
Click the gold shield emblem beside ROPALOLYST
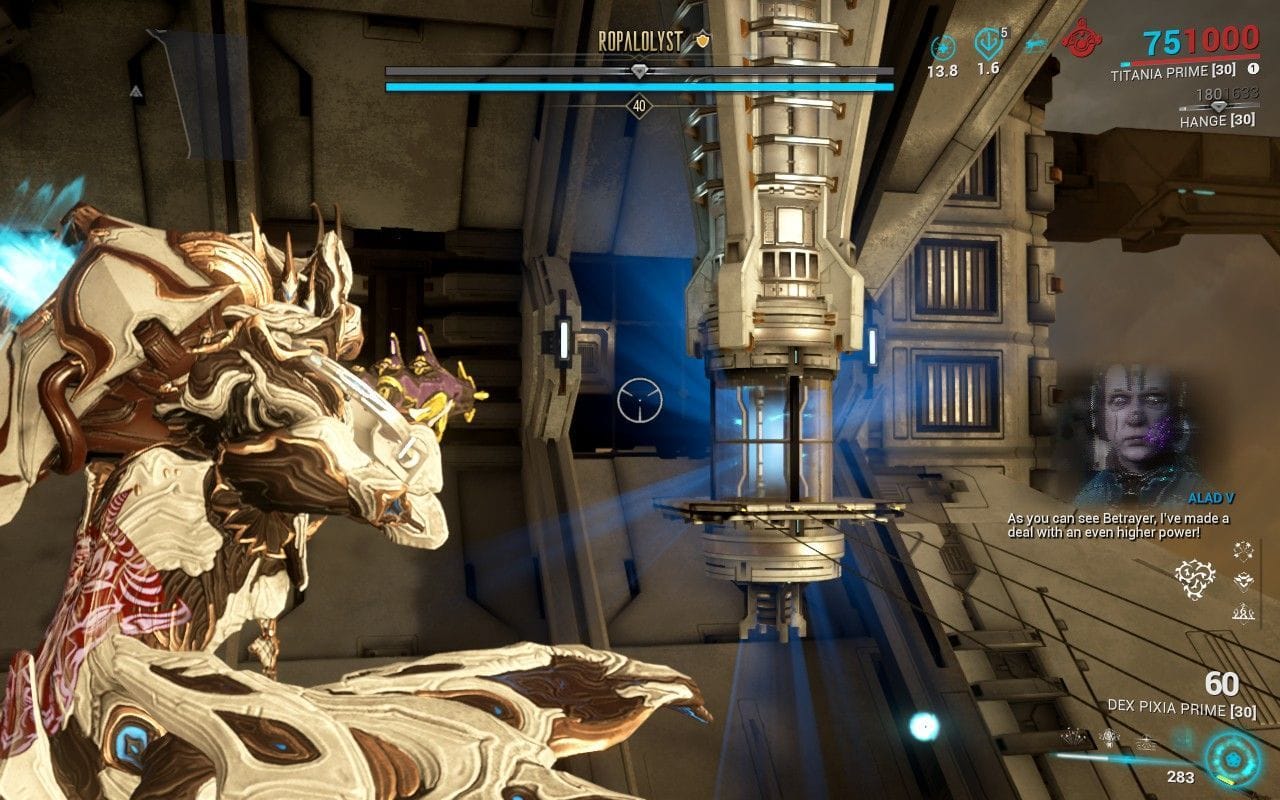702,42
